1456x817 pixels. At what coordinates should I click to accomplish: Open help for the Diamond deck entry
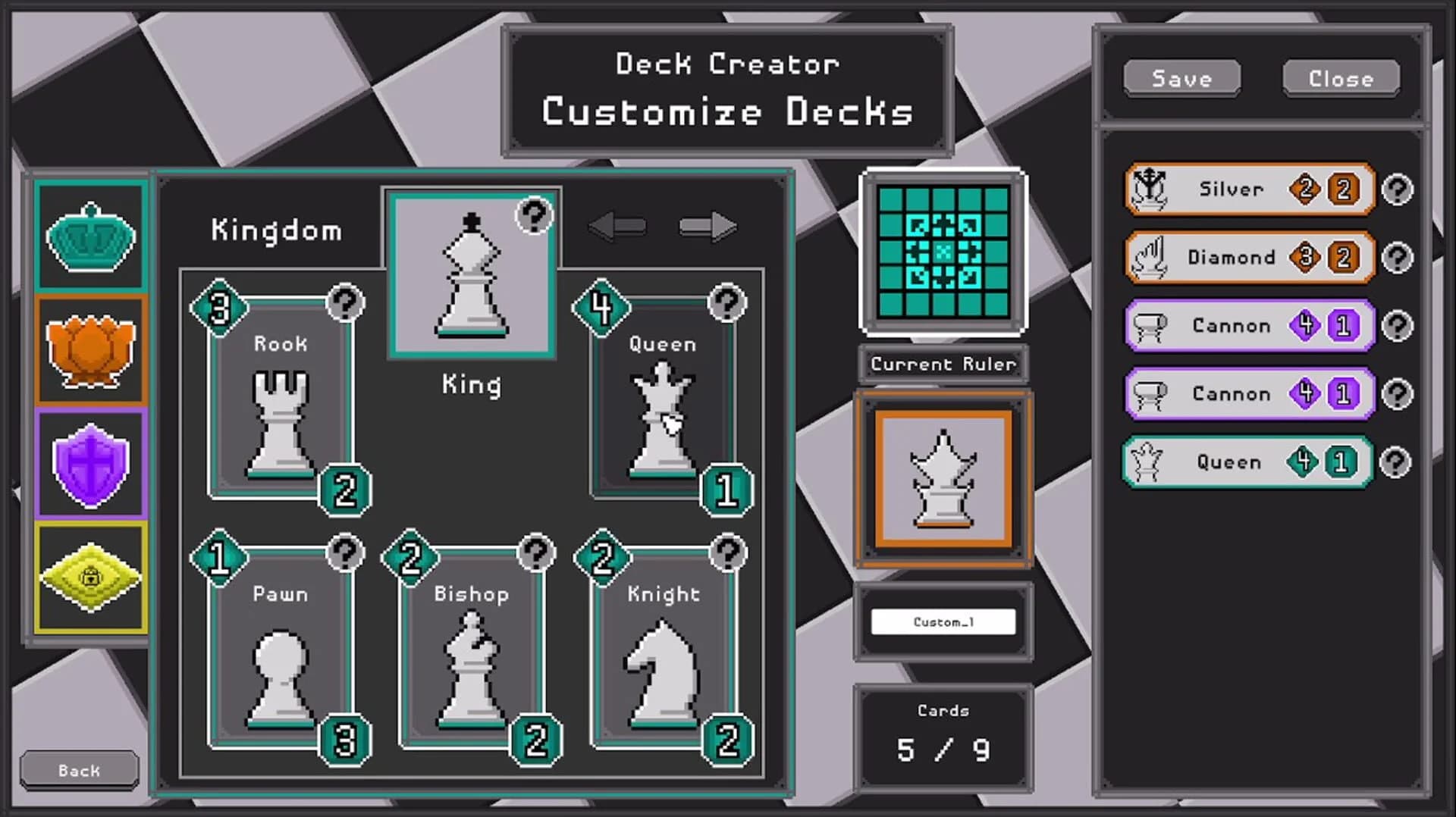click(x=1399, y=258)
